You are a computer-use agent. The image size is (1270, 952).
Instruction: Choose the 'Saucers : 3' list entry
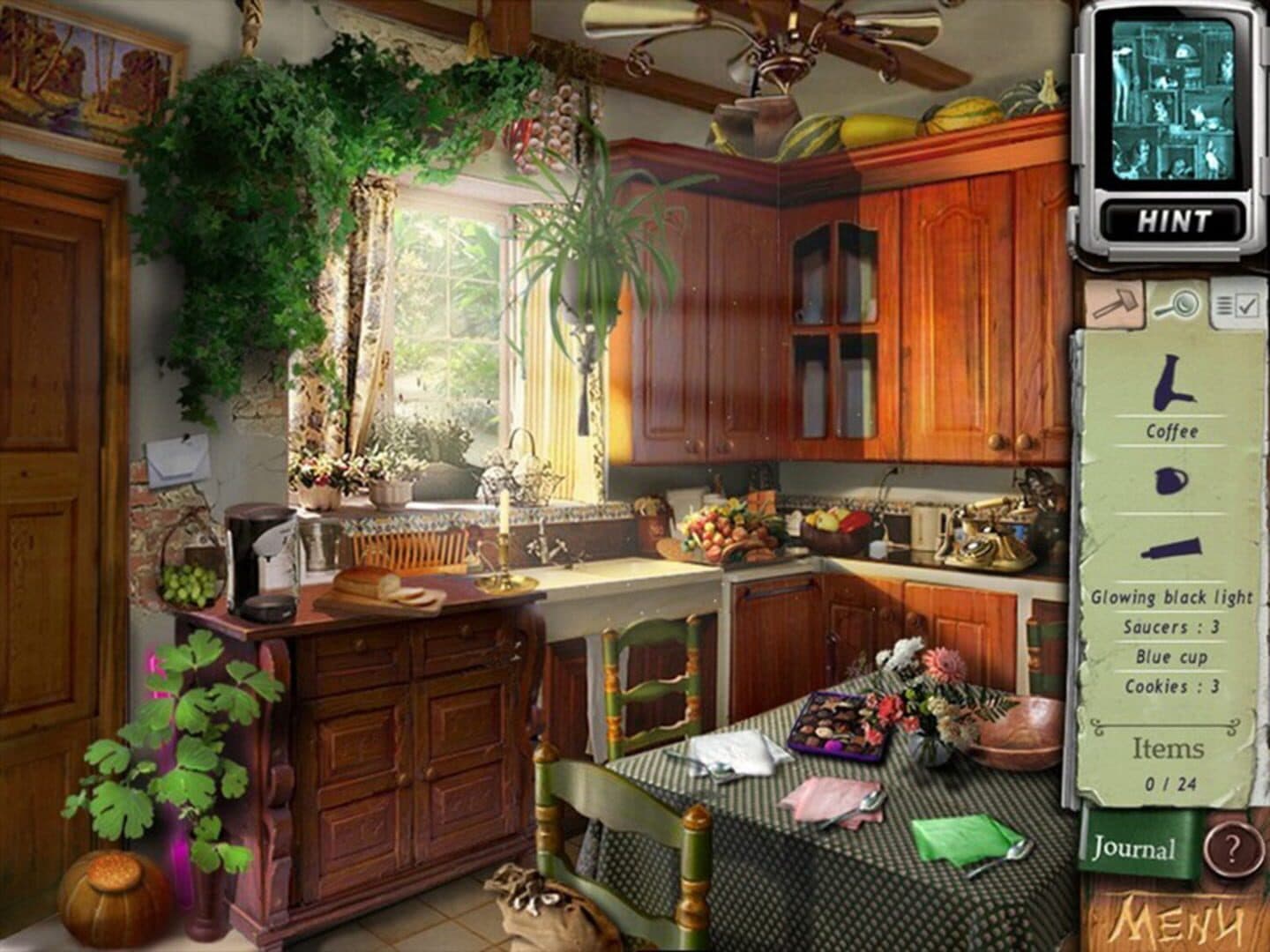point(1172,627)
